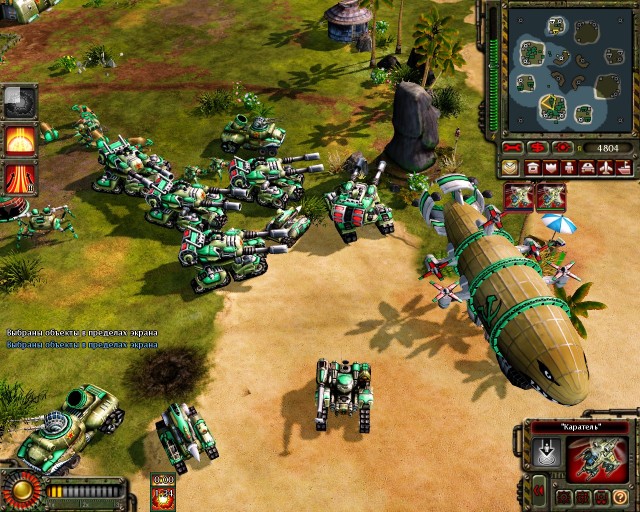
Task: Activate the red flame-streak support power
Action: pos(19,177)
